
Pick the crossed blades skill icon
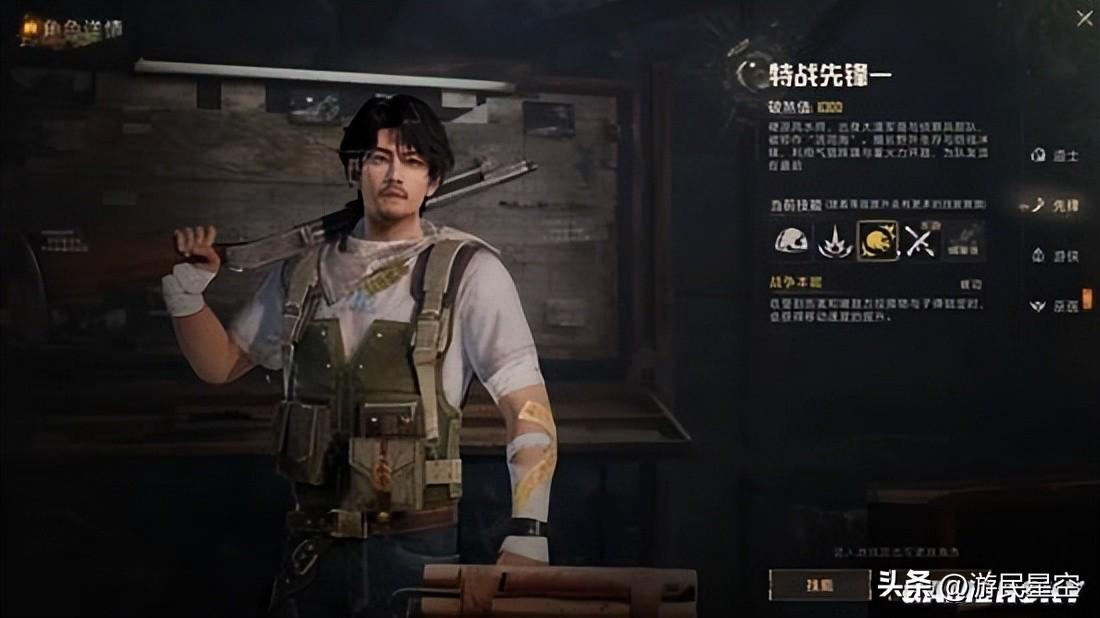click(x=920, y=241)
